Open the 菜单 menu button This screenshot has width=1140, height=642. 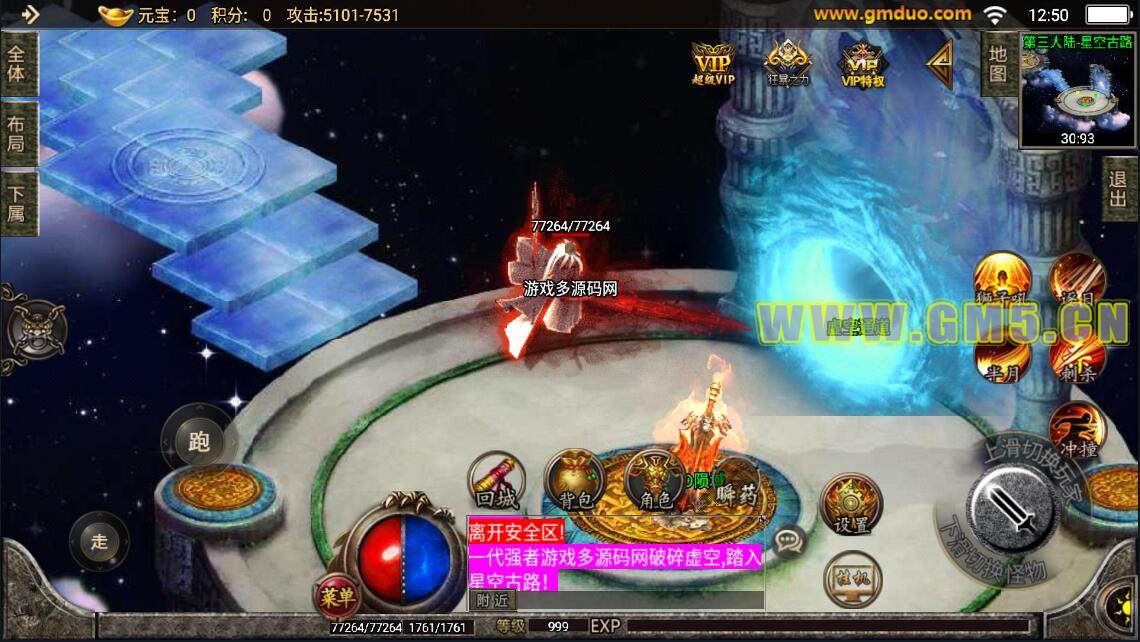coord(338,597)
